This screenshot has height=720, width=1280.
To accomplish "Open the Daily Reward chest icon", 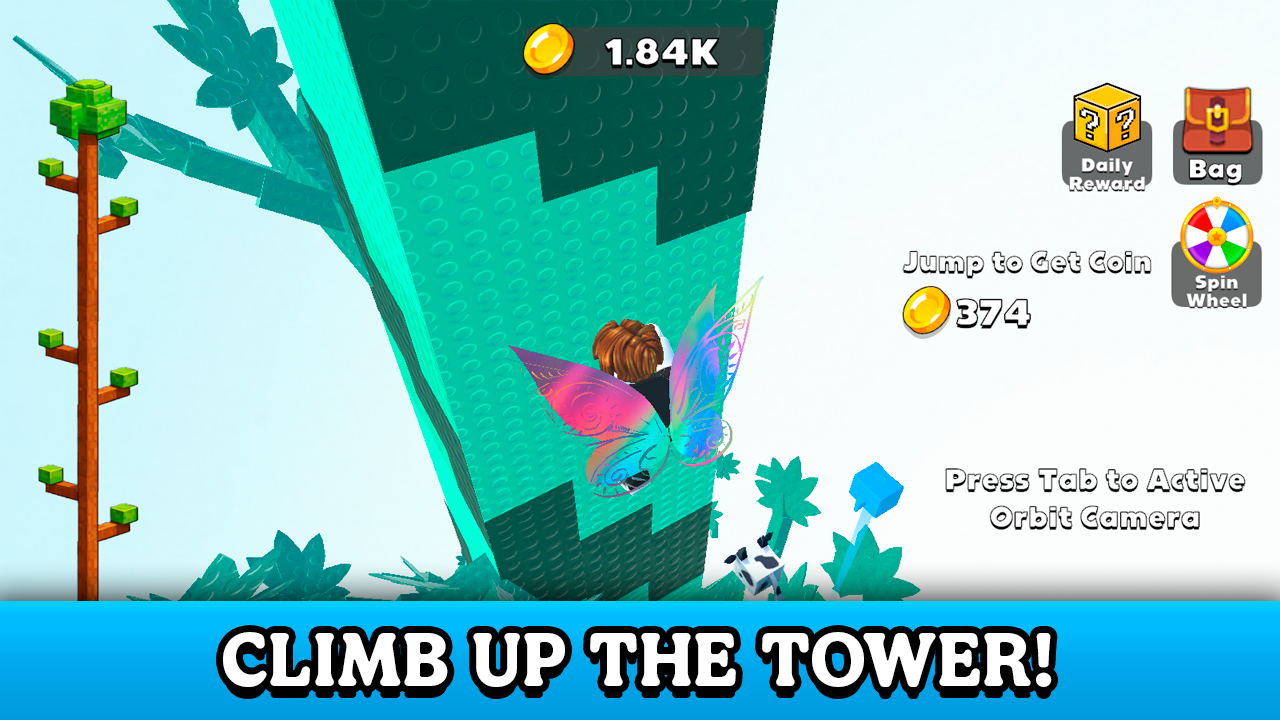I will [1105, 130].
